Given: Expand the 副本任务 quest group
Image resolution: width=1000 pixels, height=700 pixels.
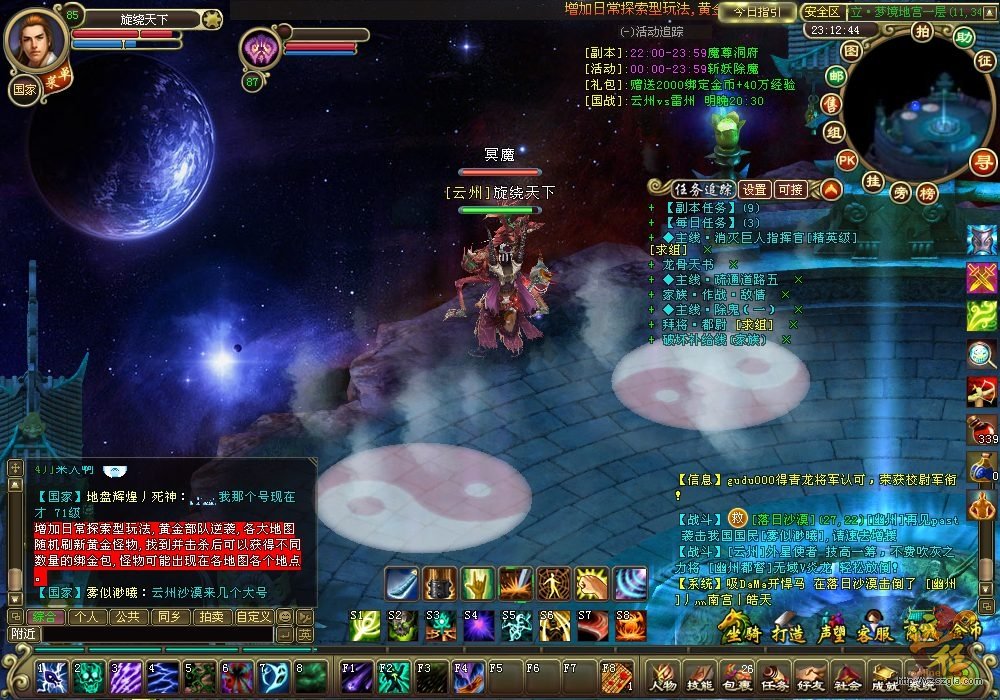Looking at the screenshot, I should point(652,208).
